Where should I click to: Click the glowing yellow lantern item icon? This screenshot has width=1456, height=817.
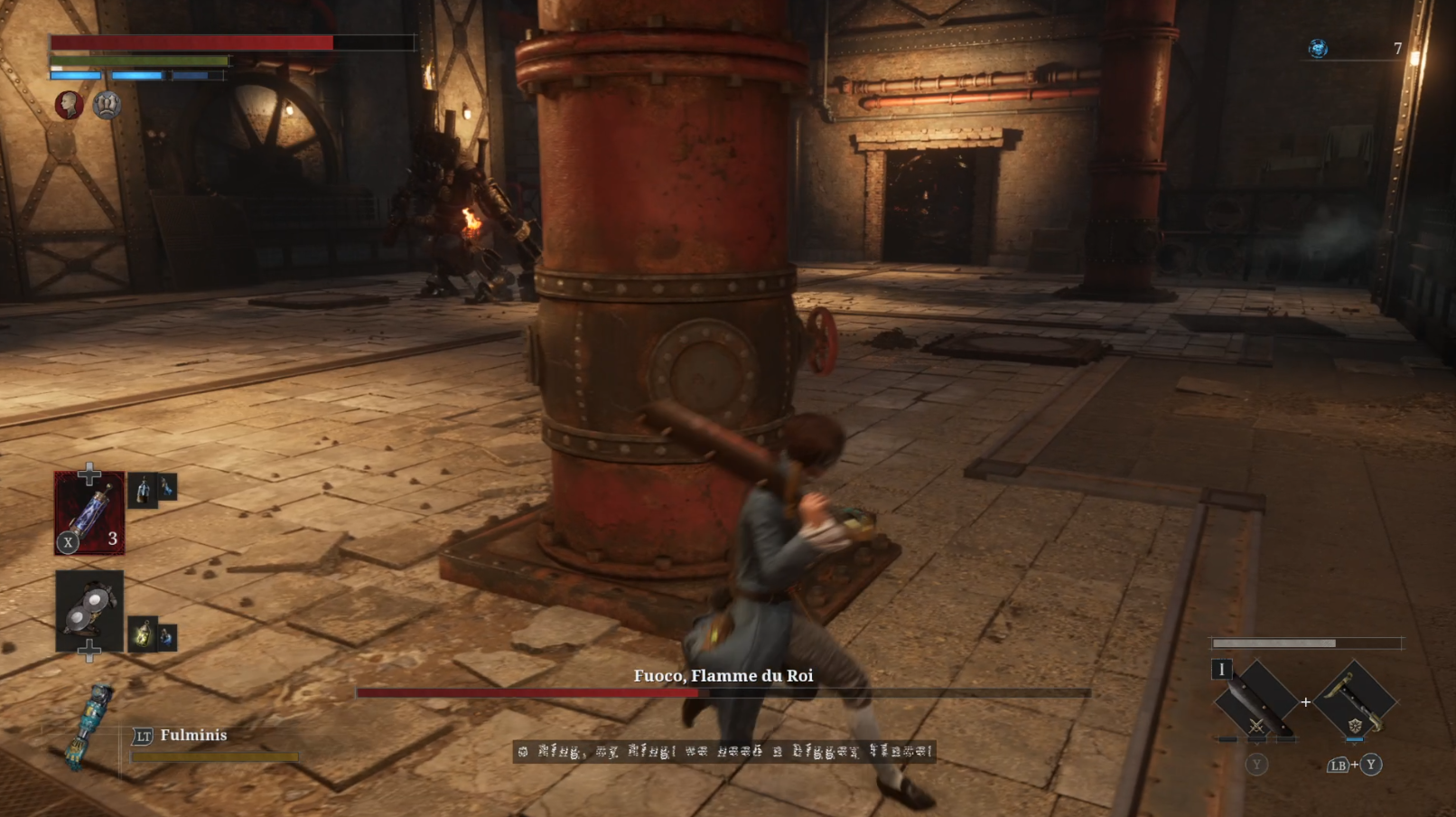click(143, 635)
